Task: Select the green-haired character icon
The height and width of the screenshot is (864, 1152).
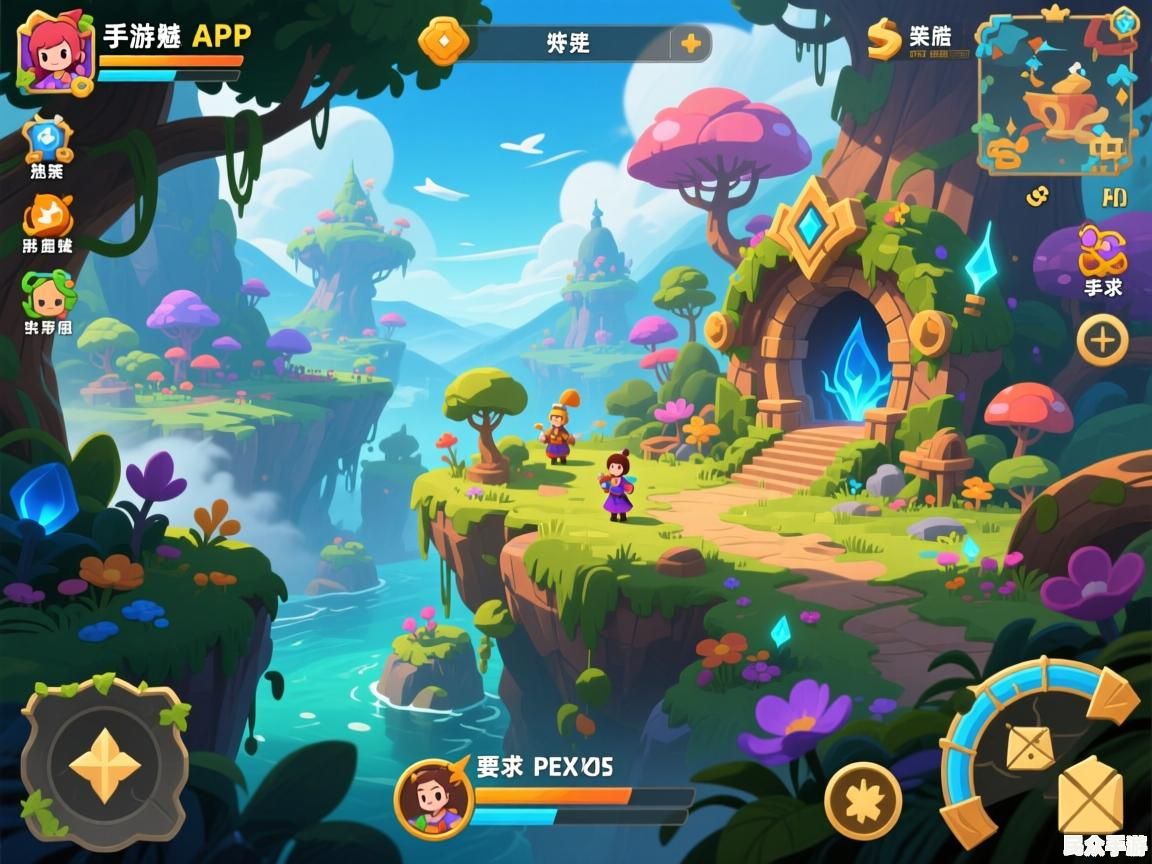Action: (x=47, y=293)
